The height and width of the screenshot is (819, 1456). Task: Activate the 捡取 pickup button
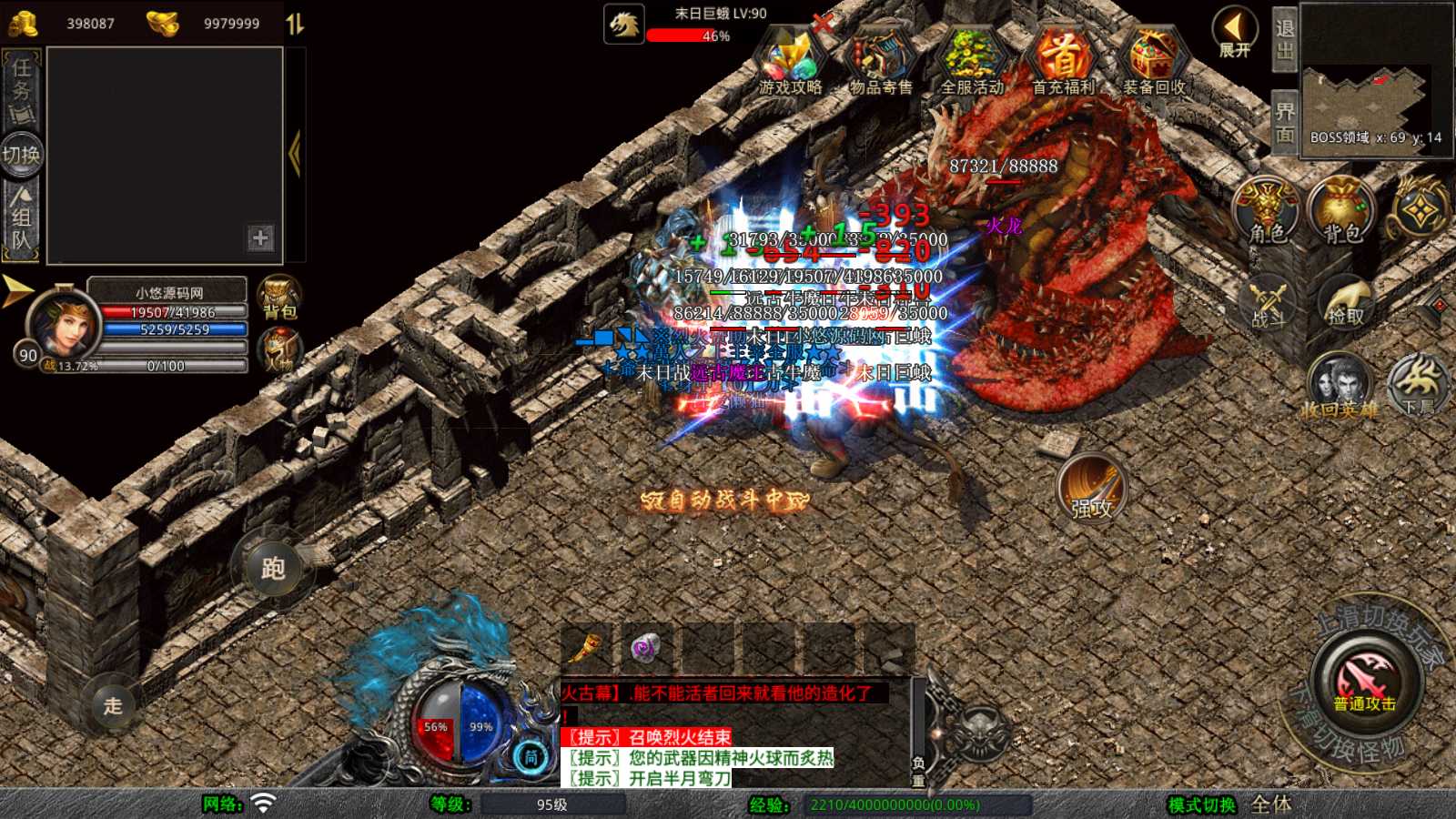(x=1345, y=303)
